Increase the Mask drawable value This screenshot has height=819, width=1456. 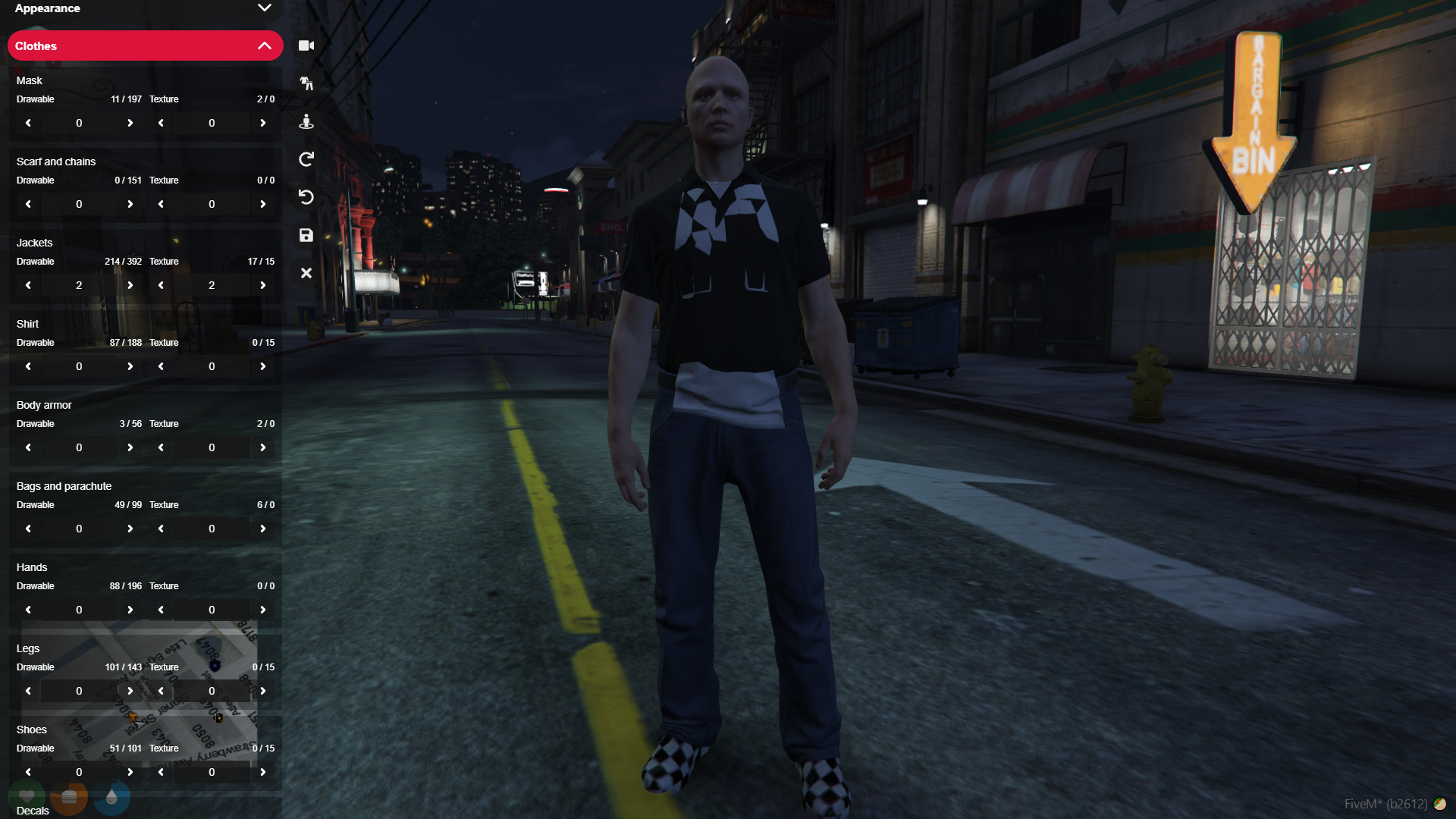(x=130, y=122)
